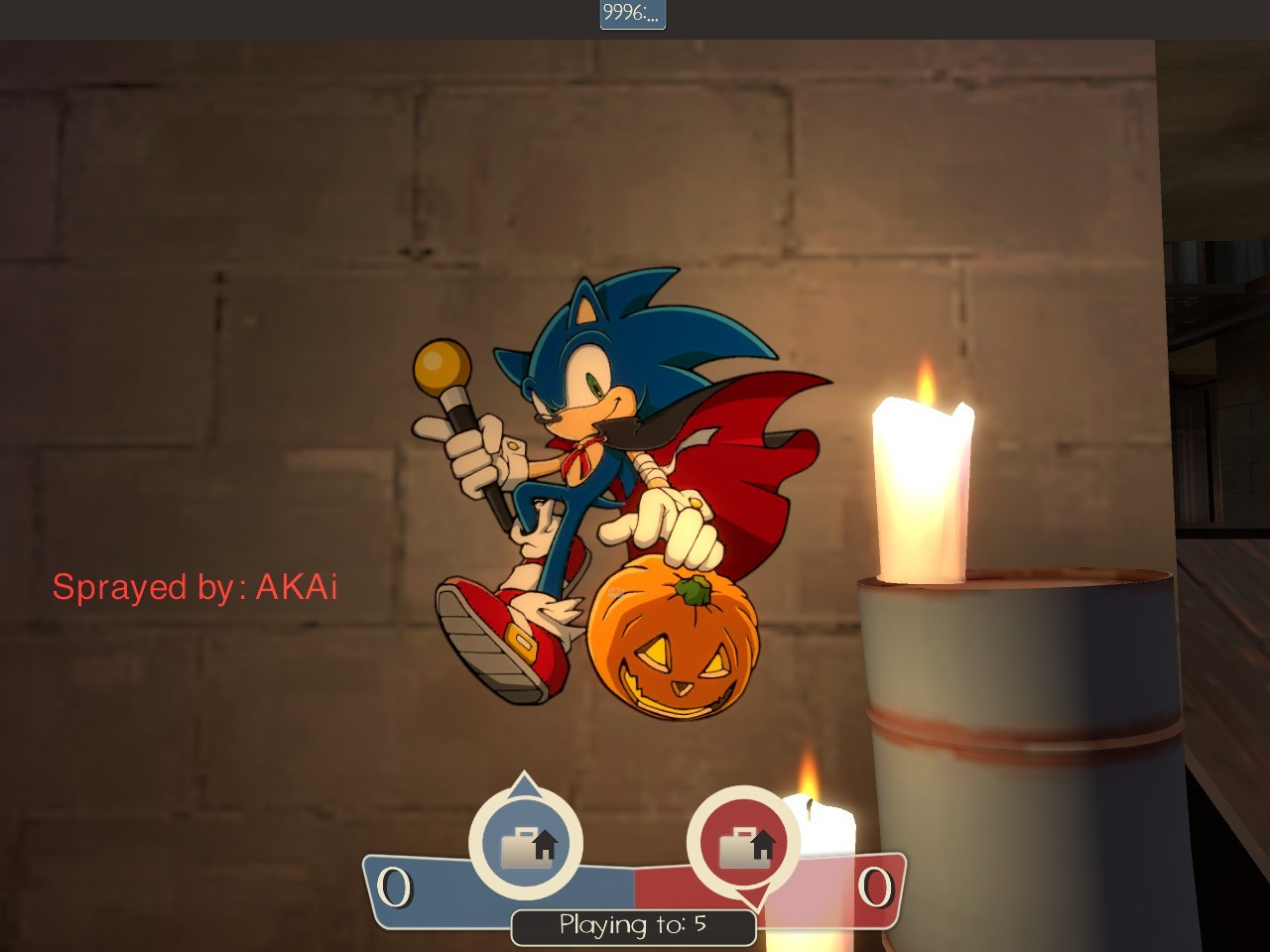Select the Sprayed by: AKAi text
This screenshot has height=952, width=1270.
click(x=194, y=587)
